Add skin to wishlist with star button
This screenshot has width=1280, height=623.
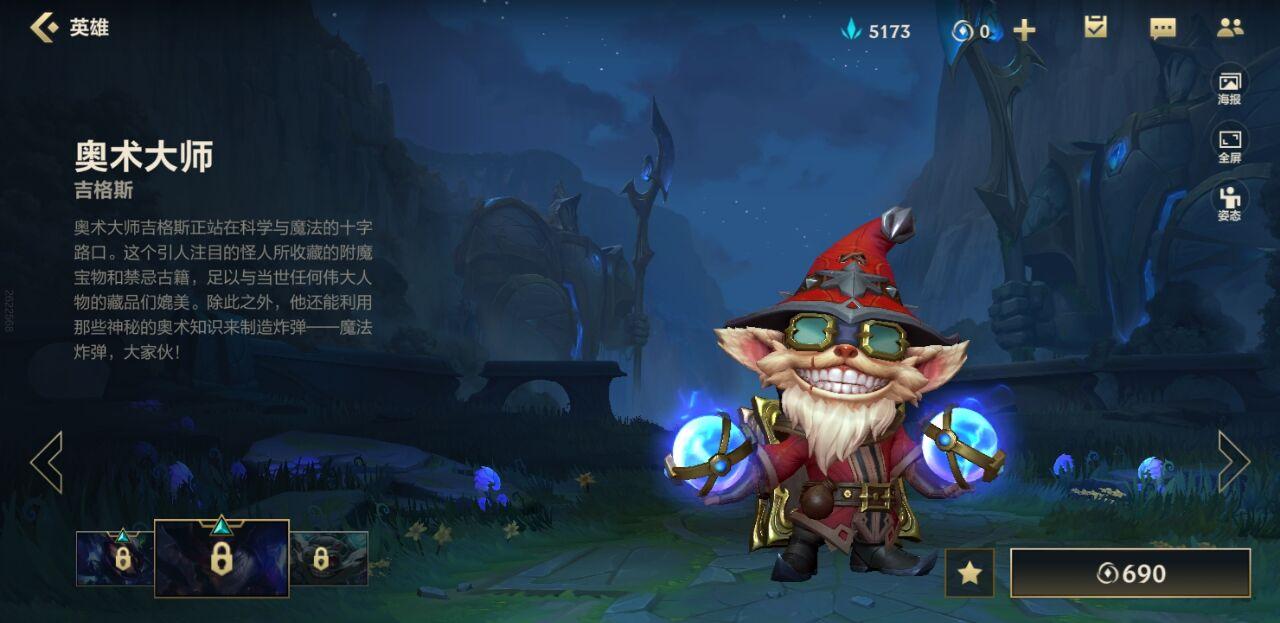tap(969, 573)
